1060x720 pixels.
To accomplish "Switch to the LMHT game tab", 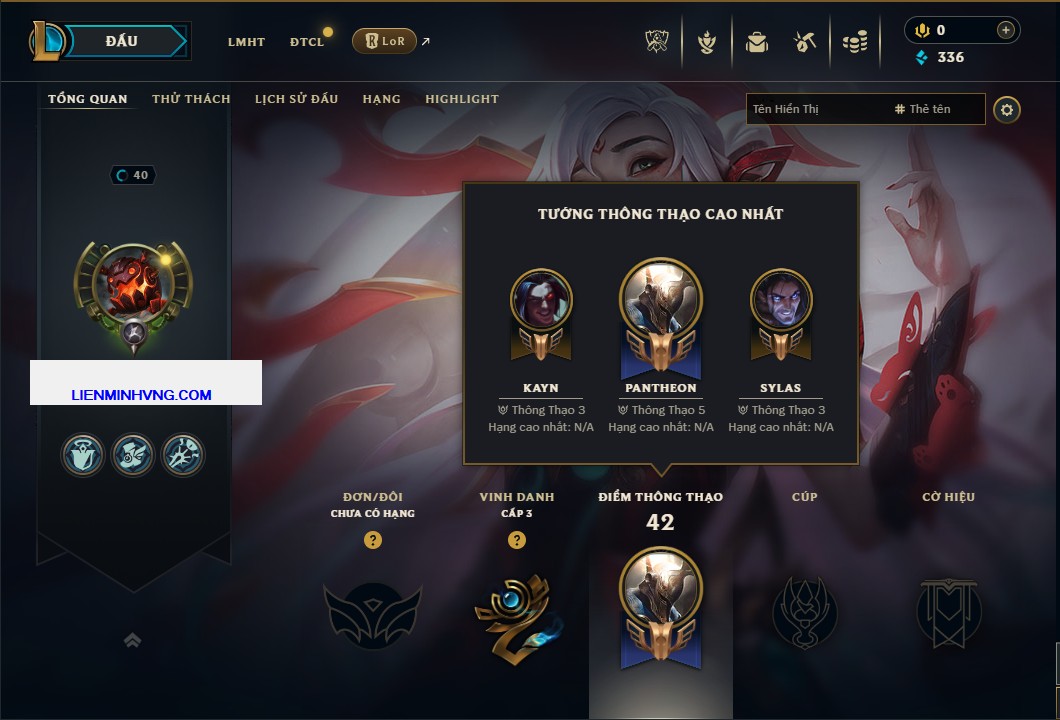I will 246,42.
